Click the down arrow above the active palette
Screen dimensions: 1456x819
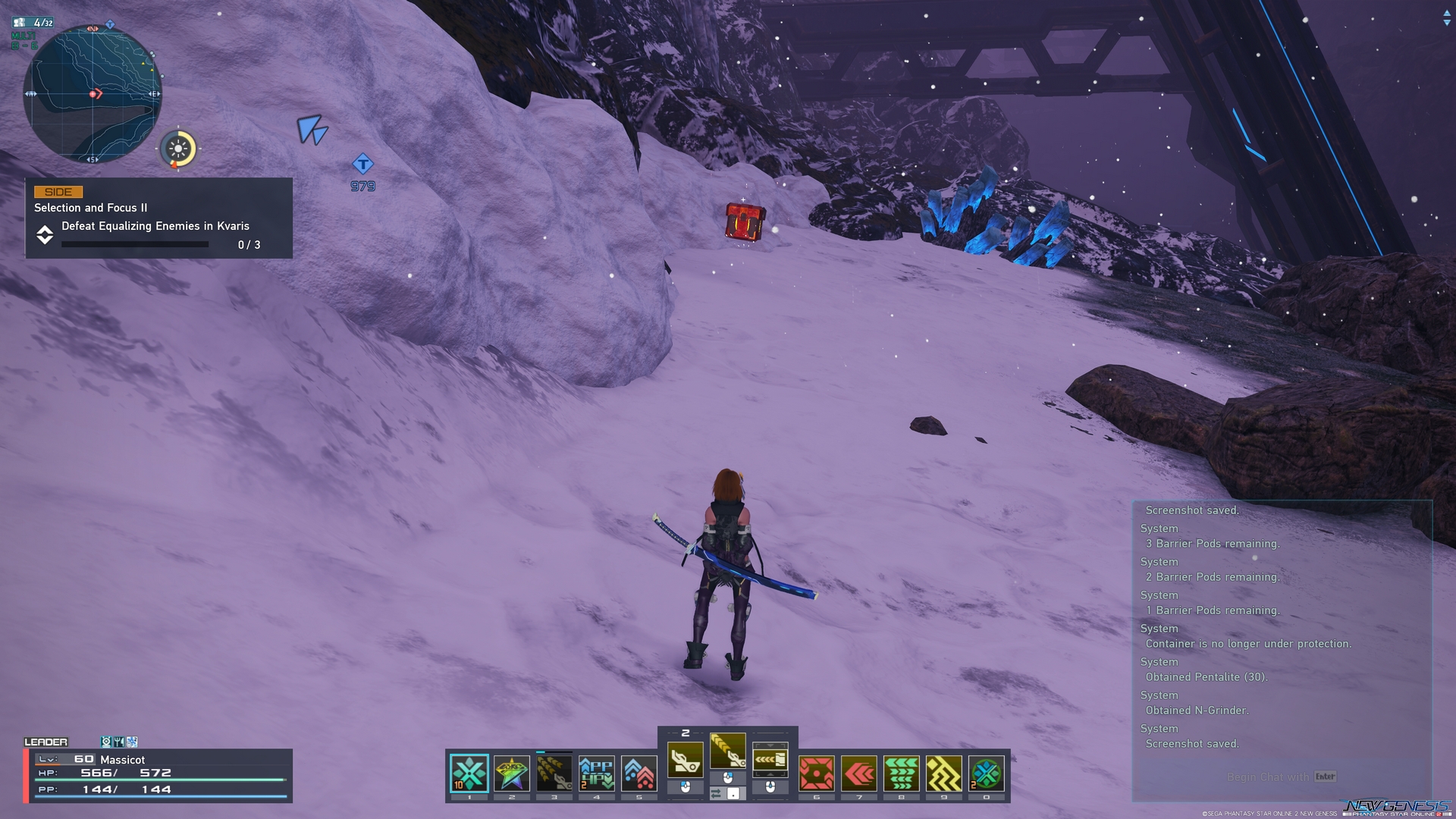771,745
